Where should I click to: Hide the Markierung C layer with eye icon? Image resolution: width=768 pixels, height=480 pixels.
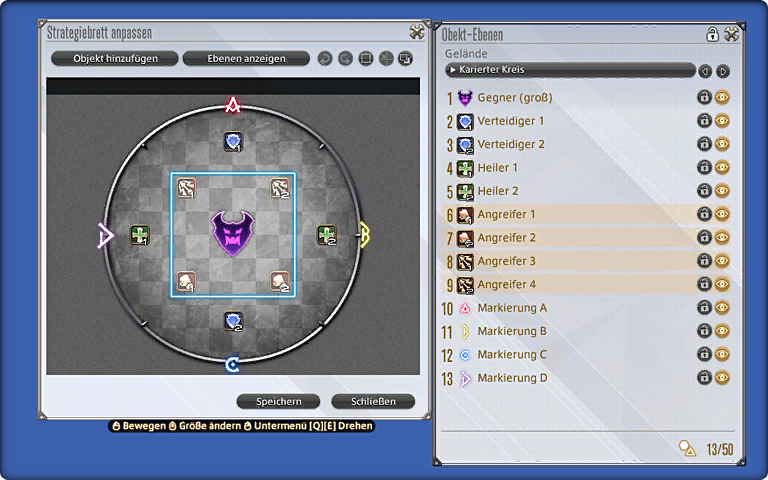coord(722,355)
